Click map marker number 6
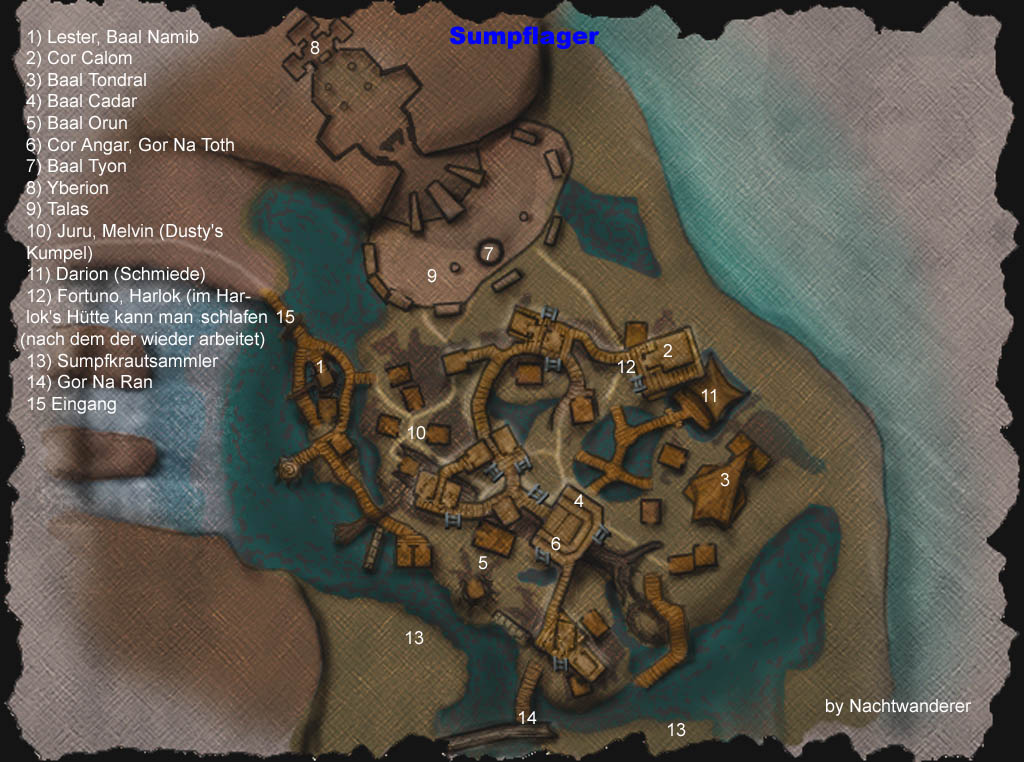Screen dimensions: 1024x762 [556, 544]
